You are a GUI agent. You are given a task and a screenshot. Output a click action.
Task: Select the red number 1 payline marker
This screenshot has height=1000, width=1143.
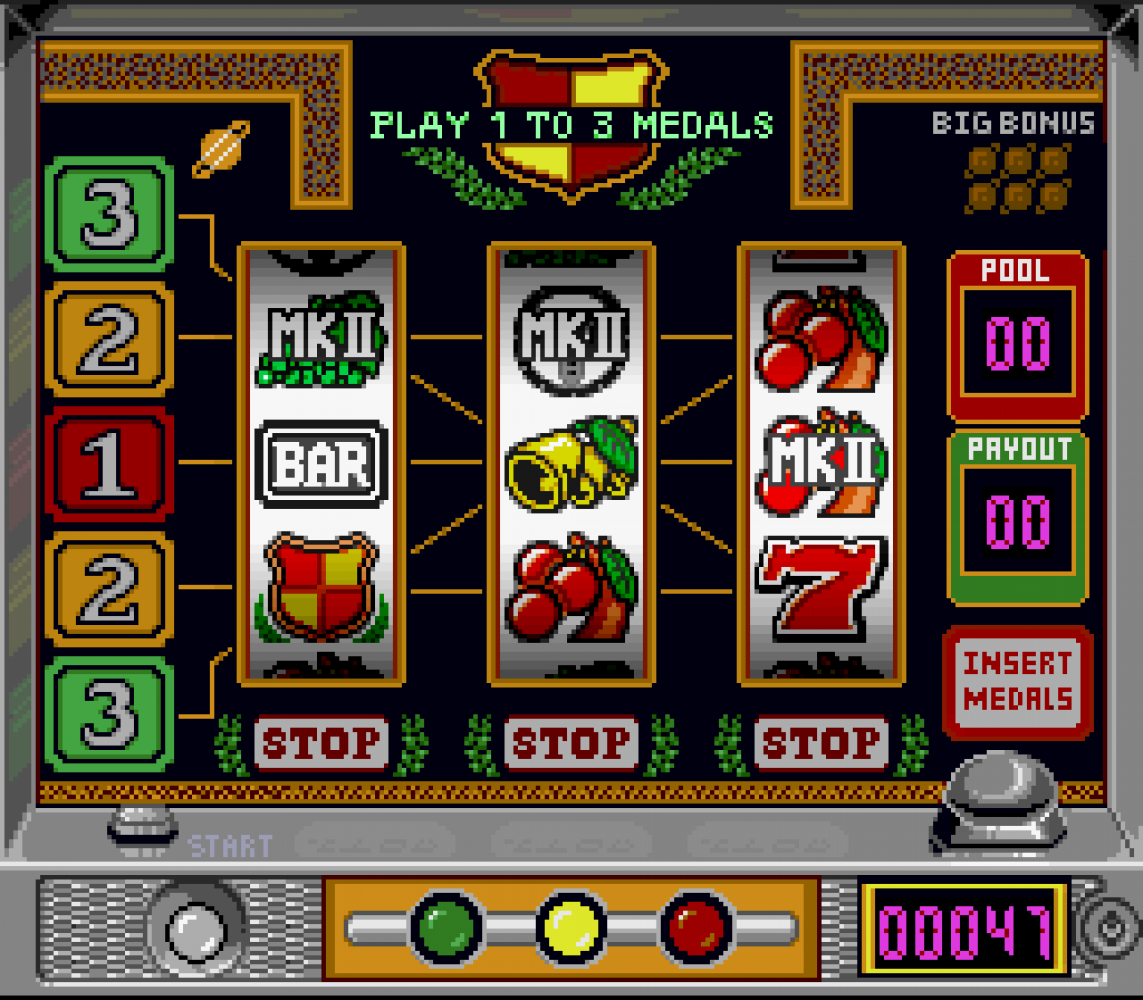coord(109,465)
